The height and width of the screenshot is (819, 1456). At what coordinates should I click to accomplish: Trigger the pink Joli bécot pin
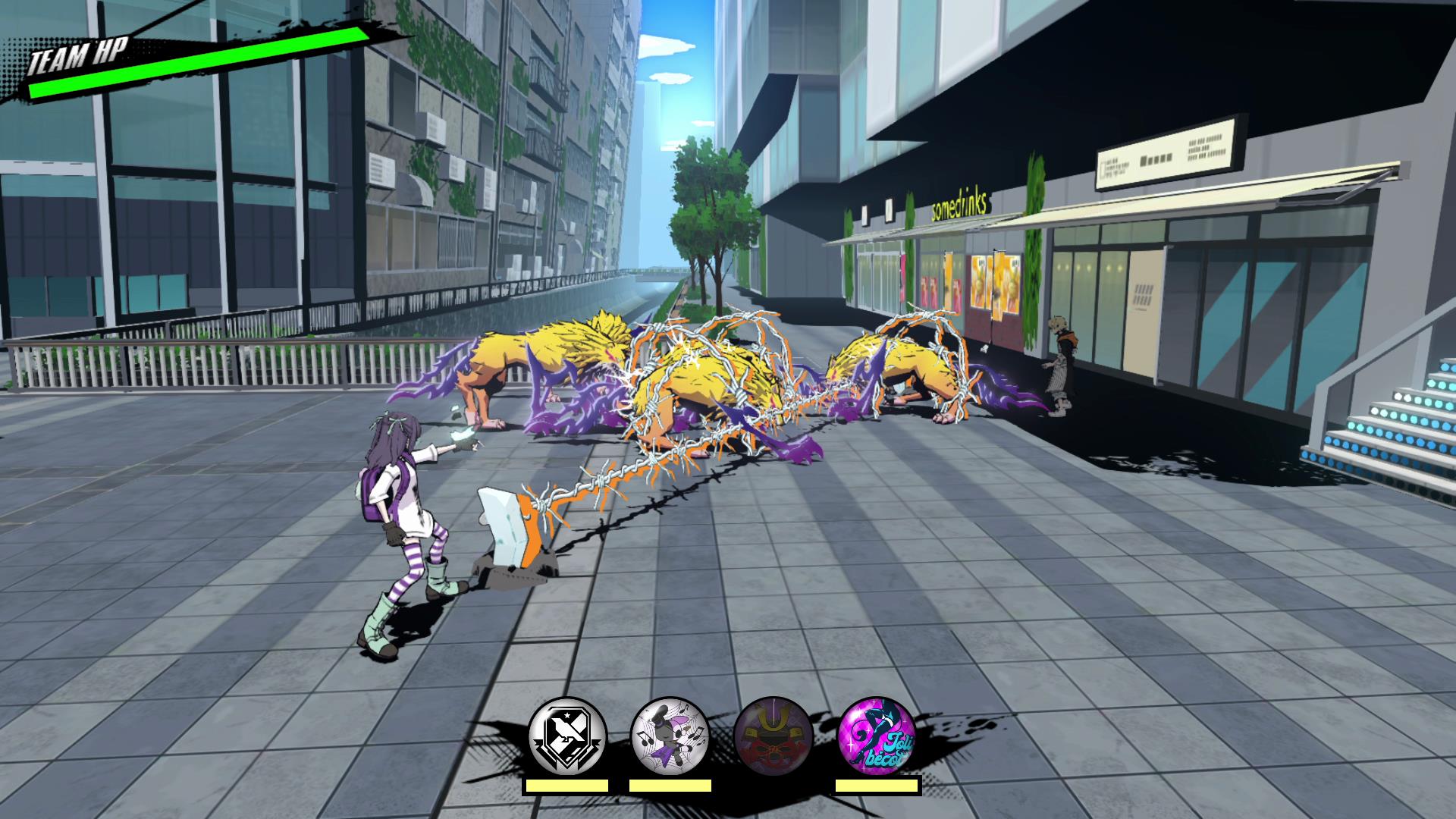coord(877,736)
